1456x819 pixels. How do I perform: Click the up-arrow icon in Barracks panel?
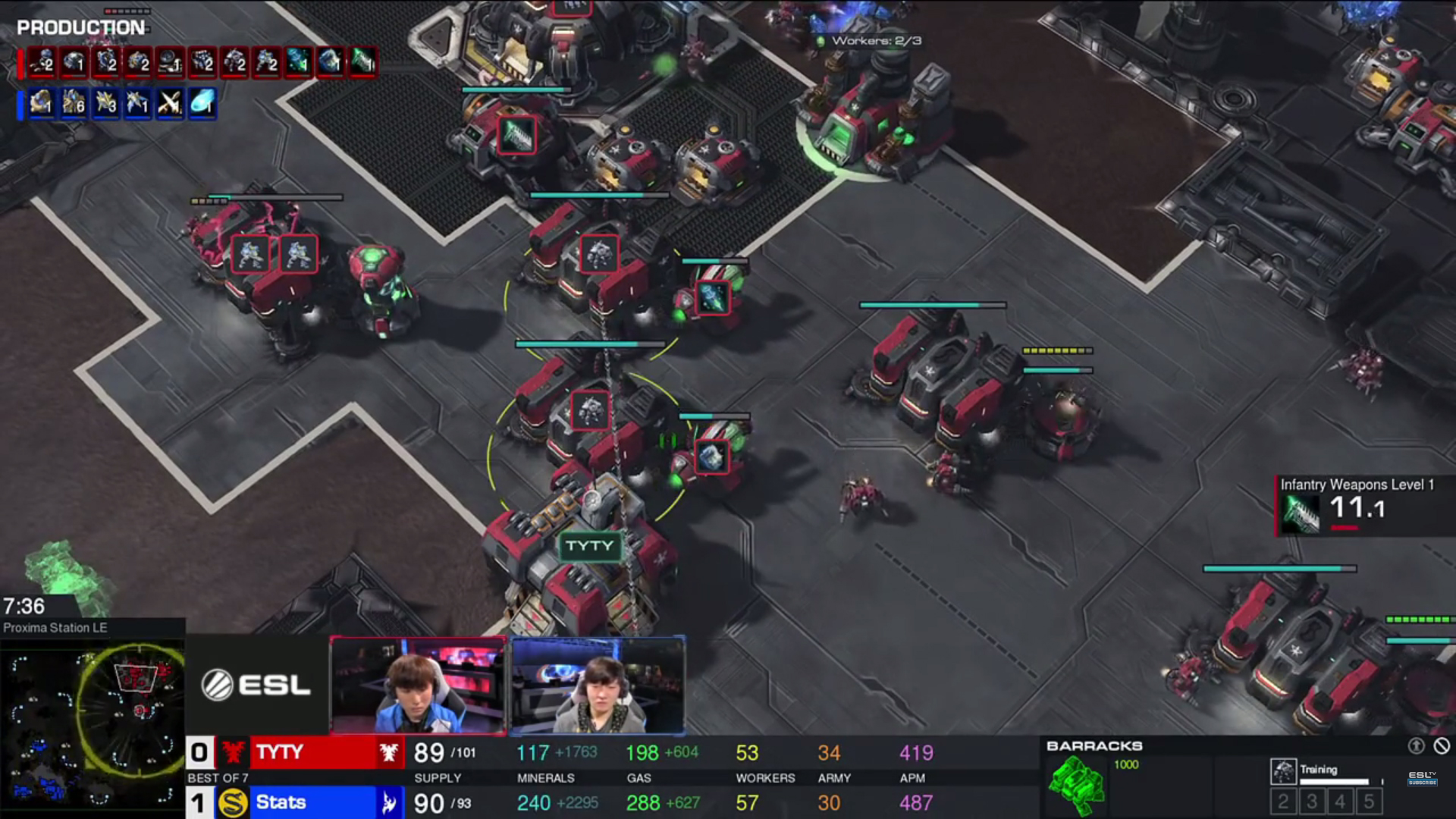click(1416, 746)
